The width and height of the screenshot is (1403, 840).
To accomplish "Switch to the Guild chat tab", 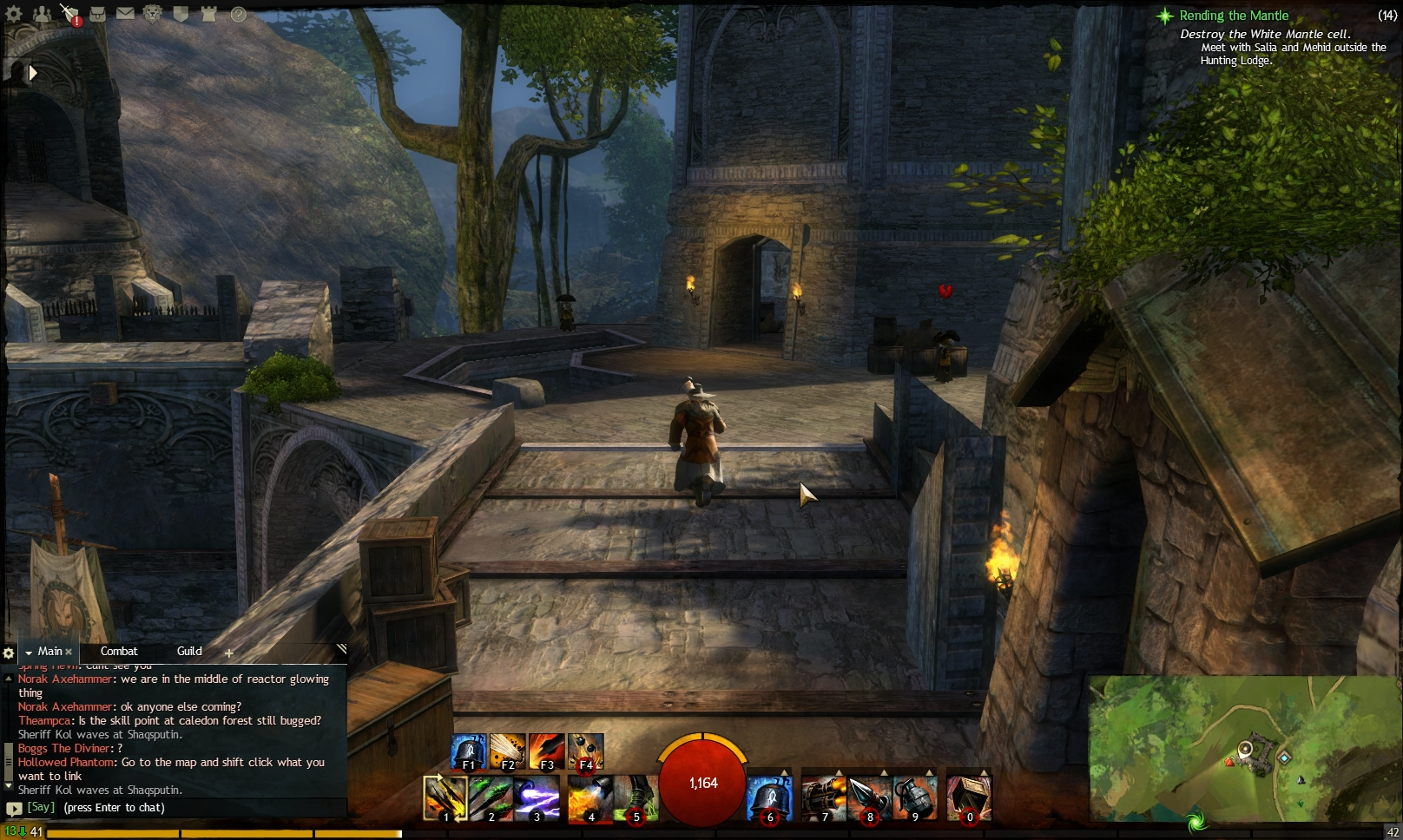I will coord(188,651).
